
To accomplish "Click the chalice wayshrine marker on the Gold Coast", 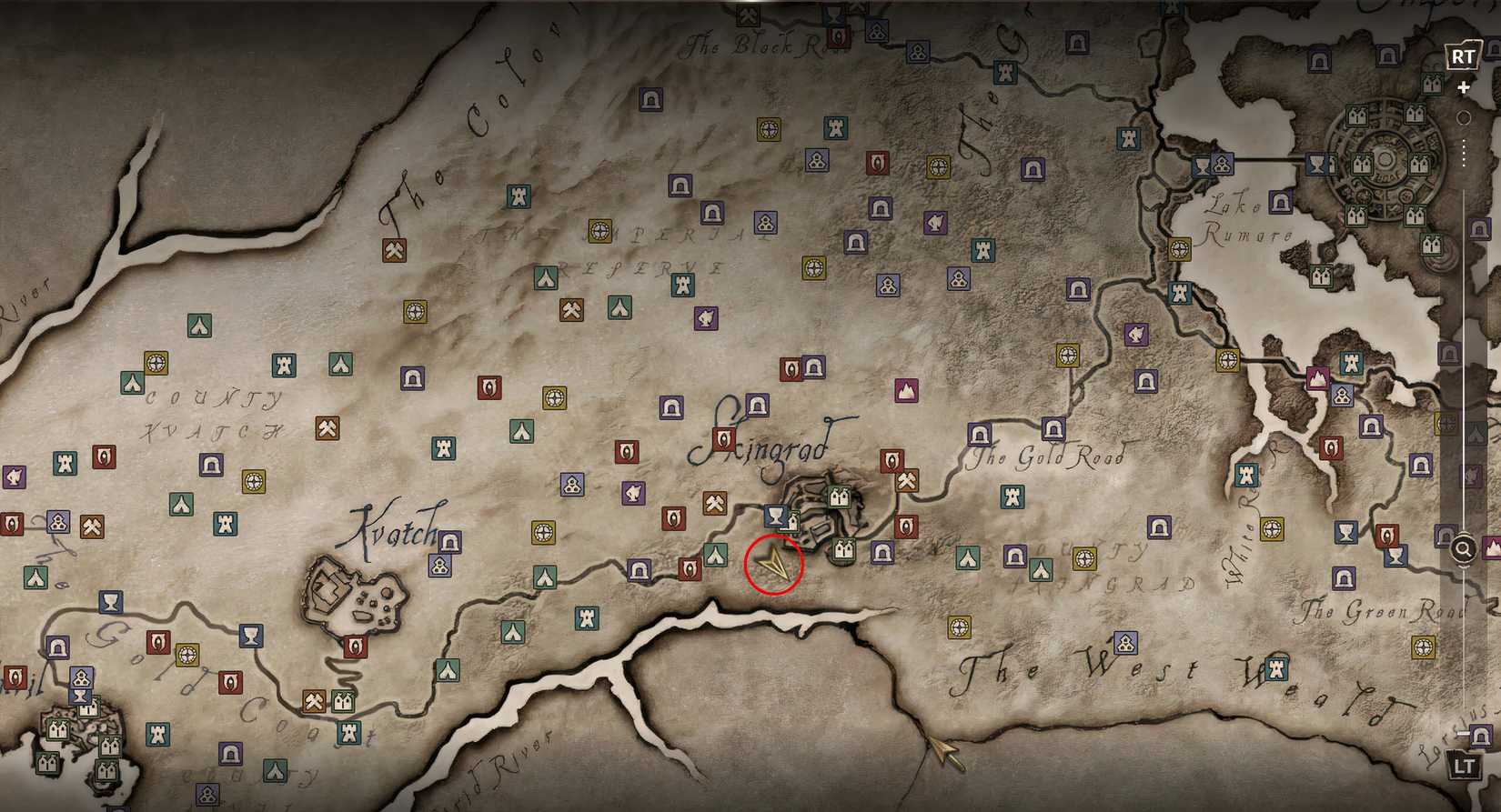I will coord(253,635).
